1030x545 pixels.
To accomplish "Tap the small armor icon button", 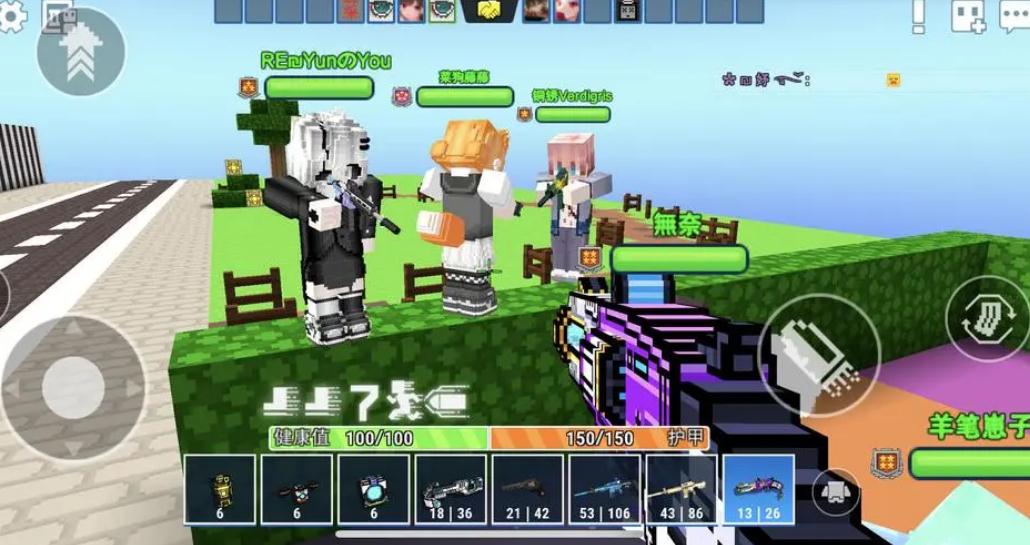I will (x=837, y=490).
